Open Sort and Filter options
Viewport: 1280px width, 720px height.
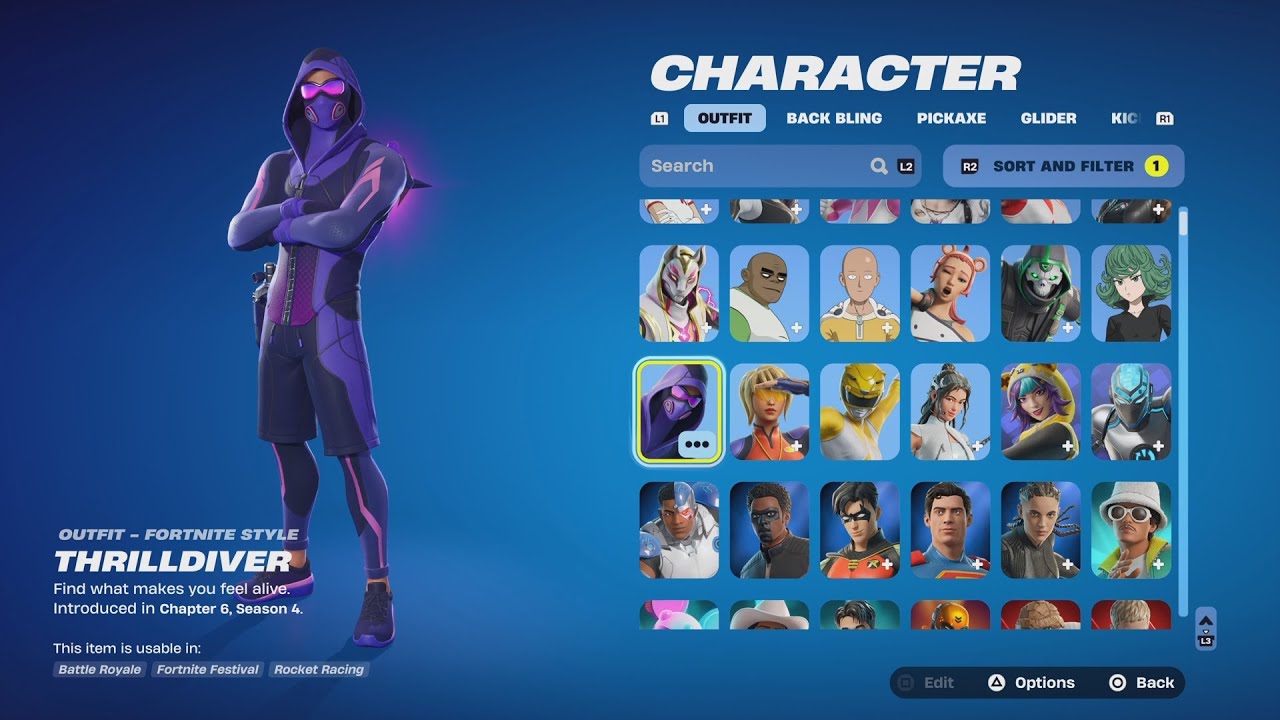(1063, 166)
